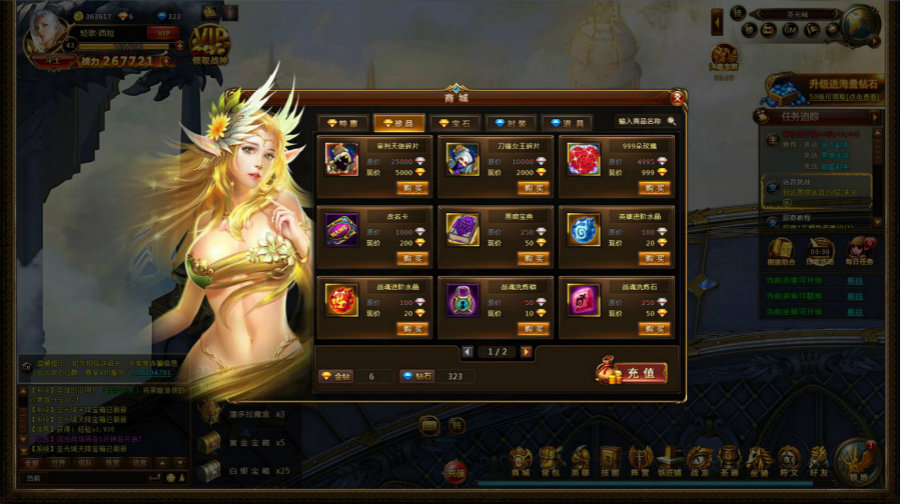Buy the 黑暗宝典 purple book
Screen dimensions: 900x504
click(534, 258)
